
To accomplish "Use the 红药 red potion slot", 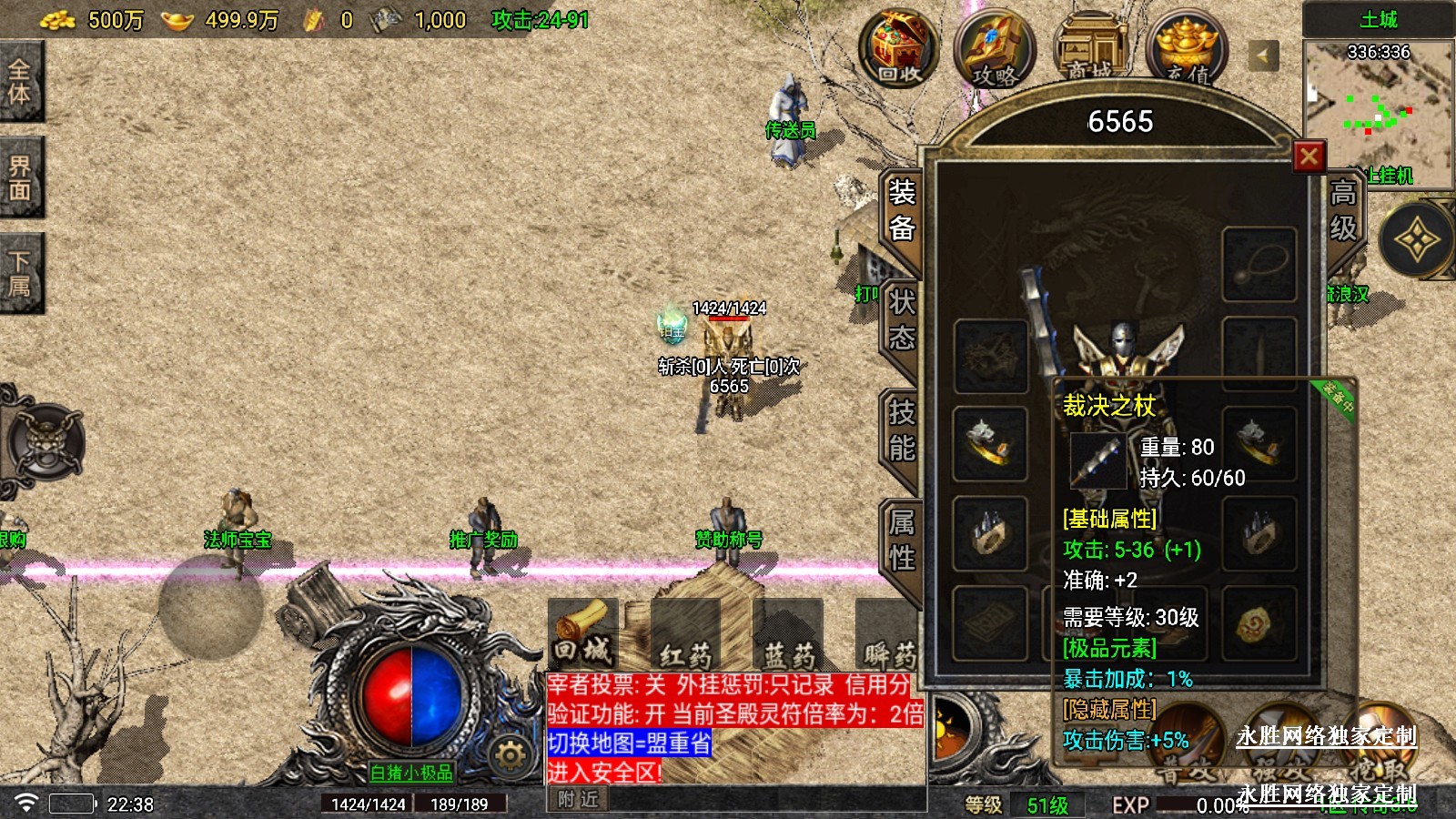I will tap(685, 633).
